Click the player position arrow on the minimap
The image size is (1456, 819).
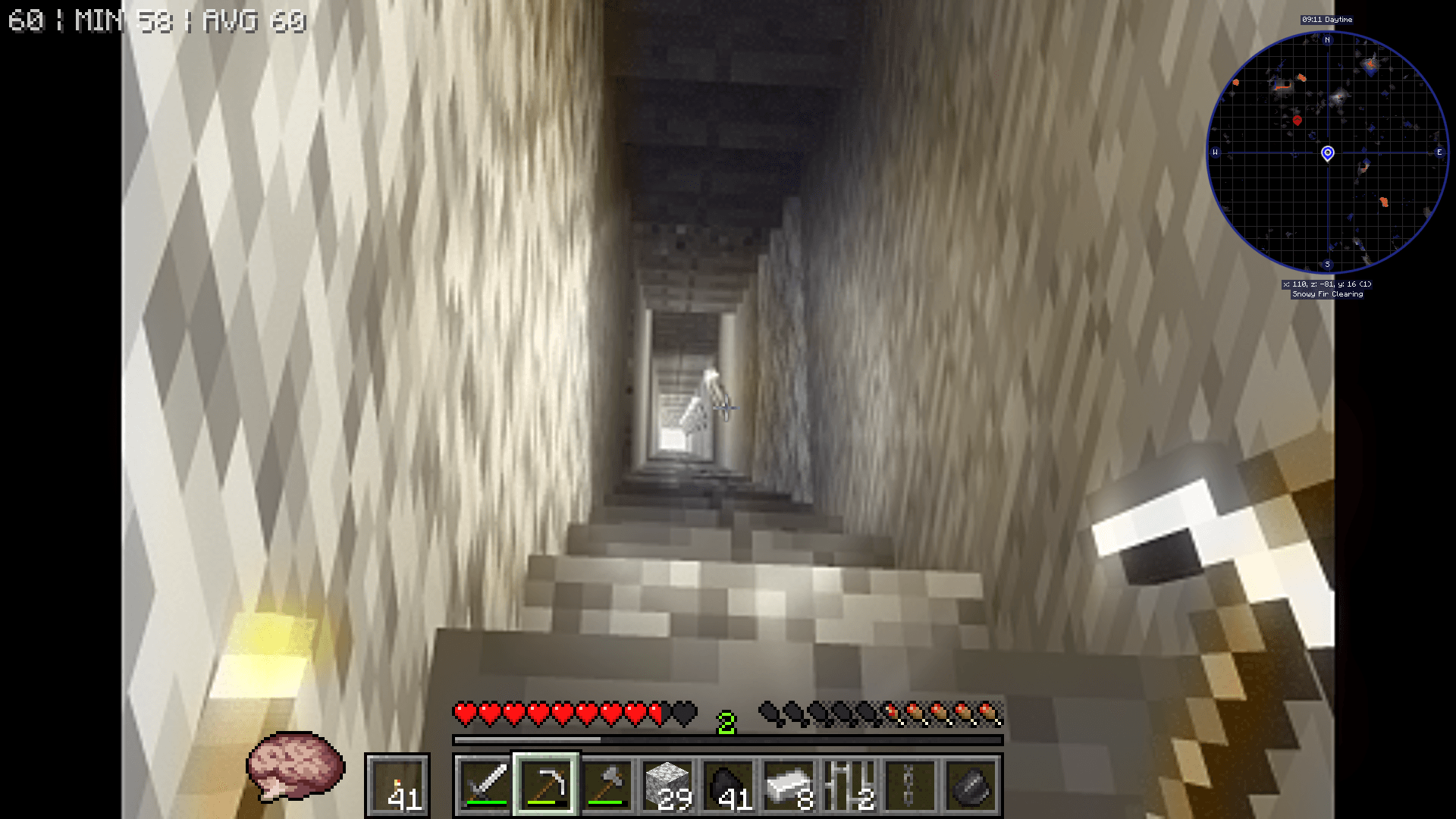(x=1327, y=153)
